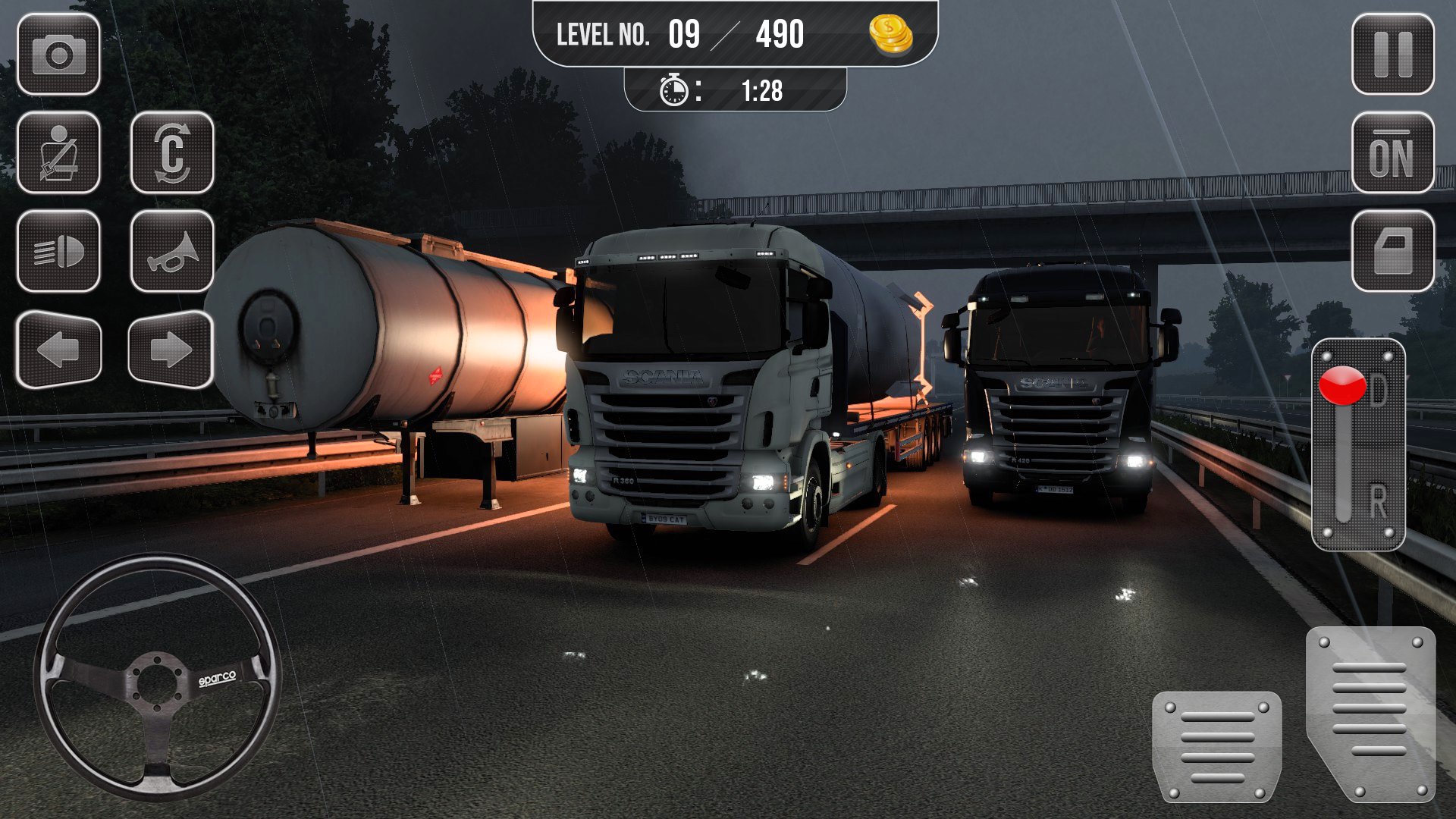Viewport: 1456px width, 819px height.
Task: Toggle the seatbelt icon
Action: [x=58, y=152]
